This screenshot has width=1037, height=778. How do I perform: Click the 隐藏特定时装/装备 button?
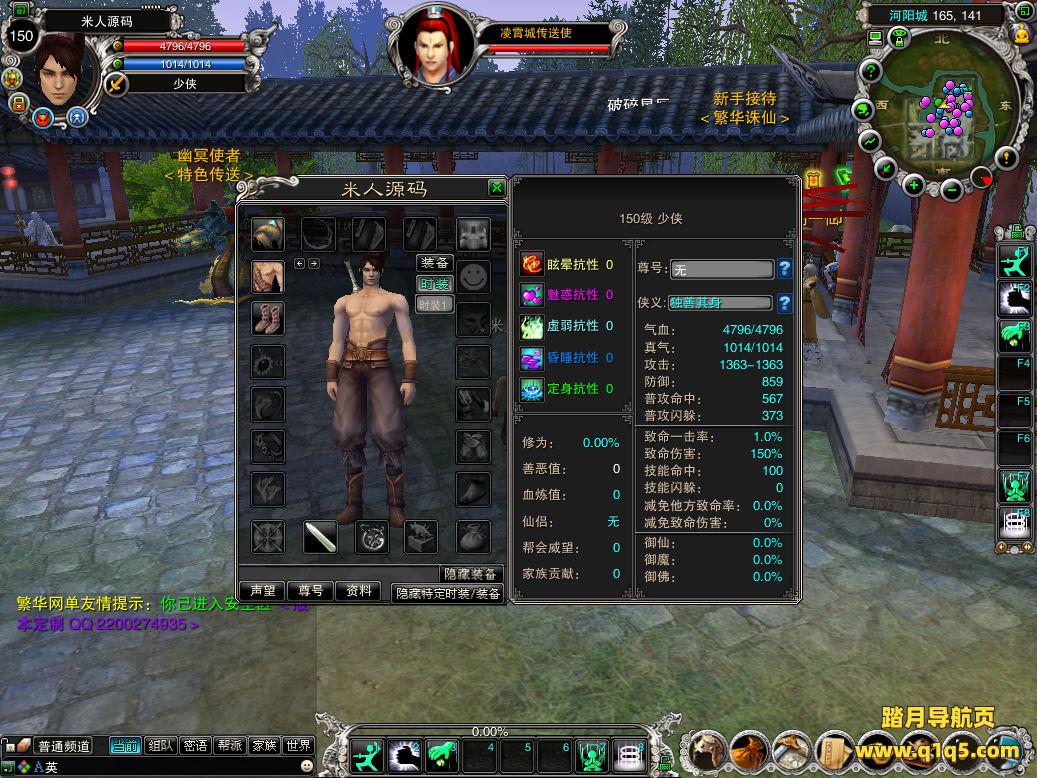click(447, 593)
